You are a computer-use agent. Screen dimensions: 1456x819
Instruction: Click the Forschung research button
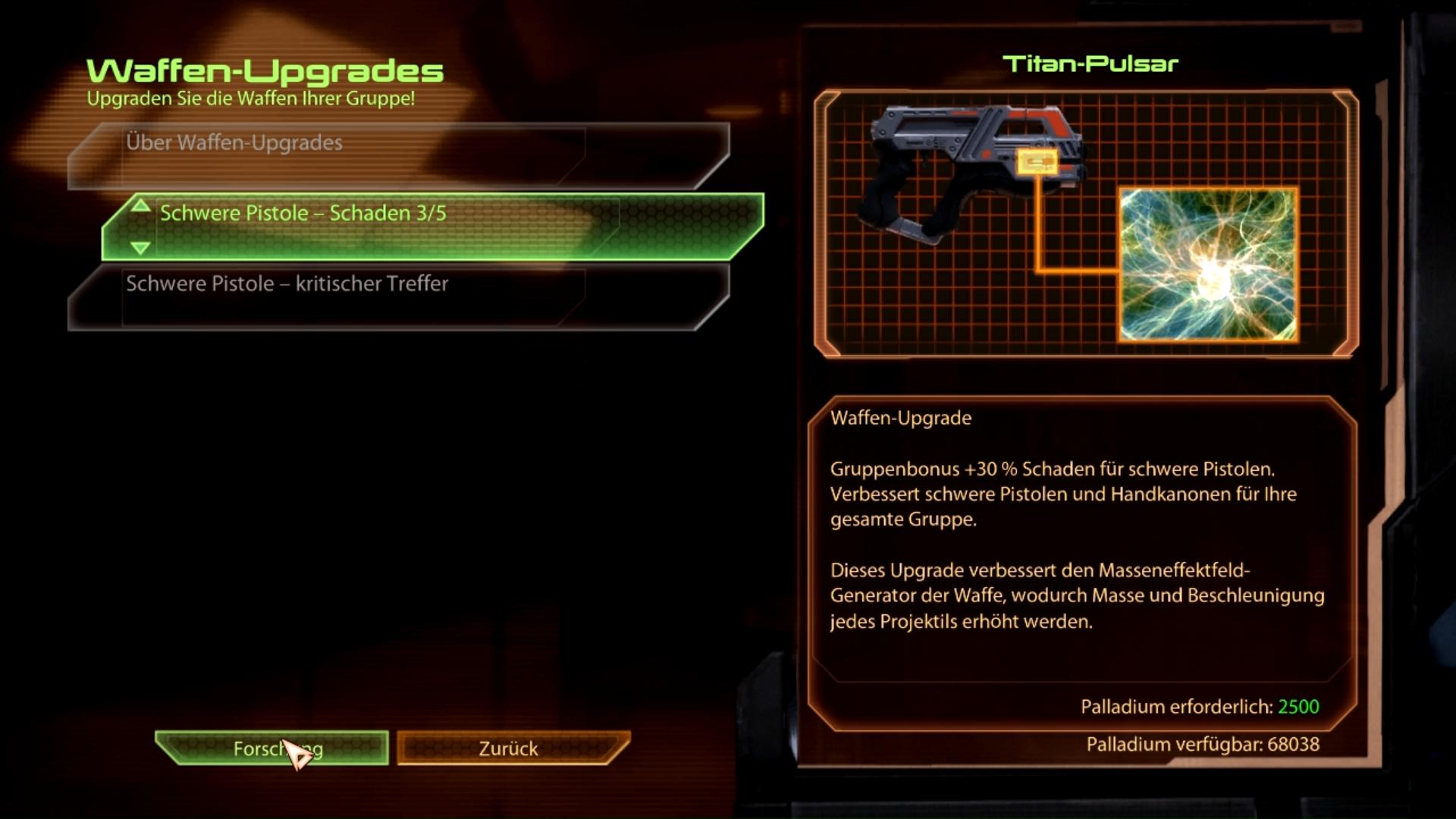272,748
